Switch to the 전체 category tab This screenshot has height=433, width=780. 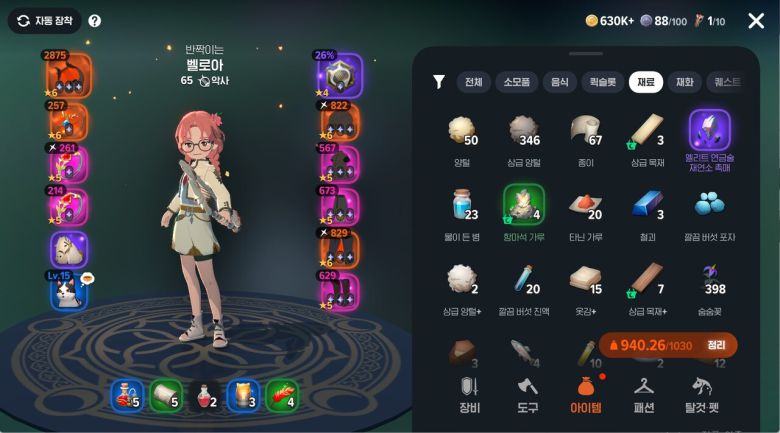[x=473, y=82]
